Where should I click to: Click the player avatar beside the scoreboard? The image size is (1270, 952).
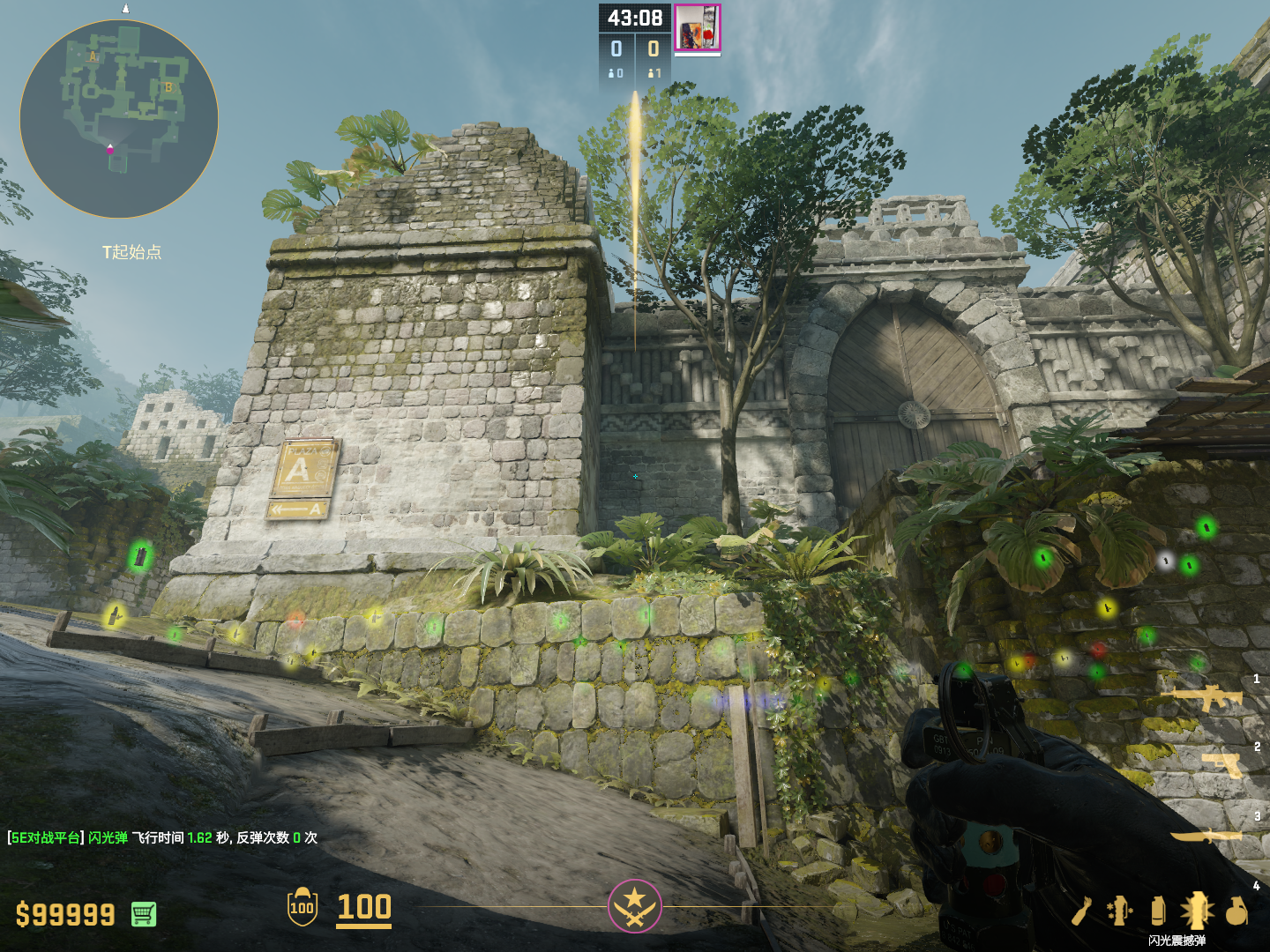698,27
